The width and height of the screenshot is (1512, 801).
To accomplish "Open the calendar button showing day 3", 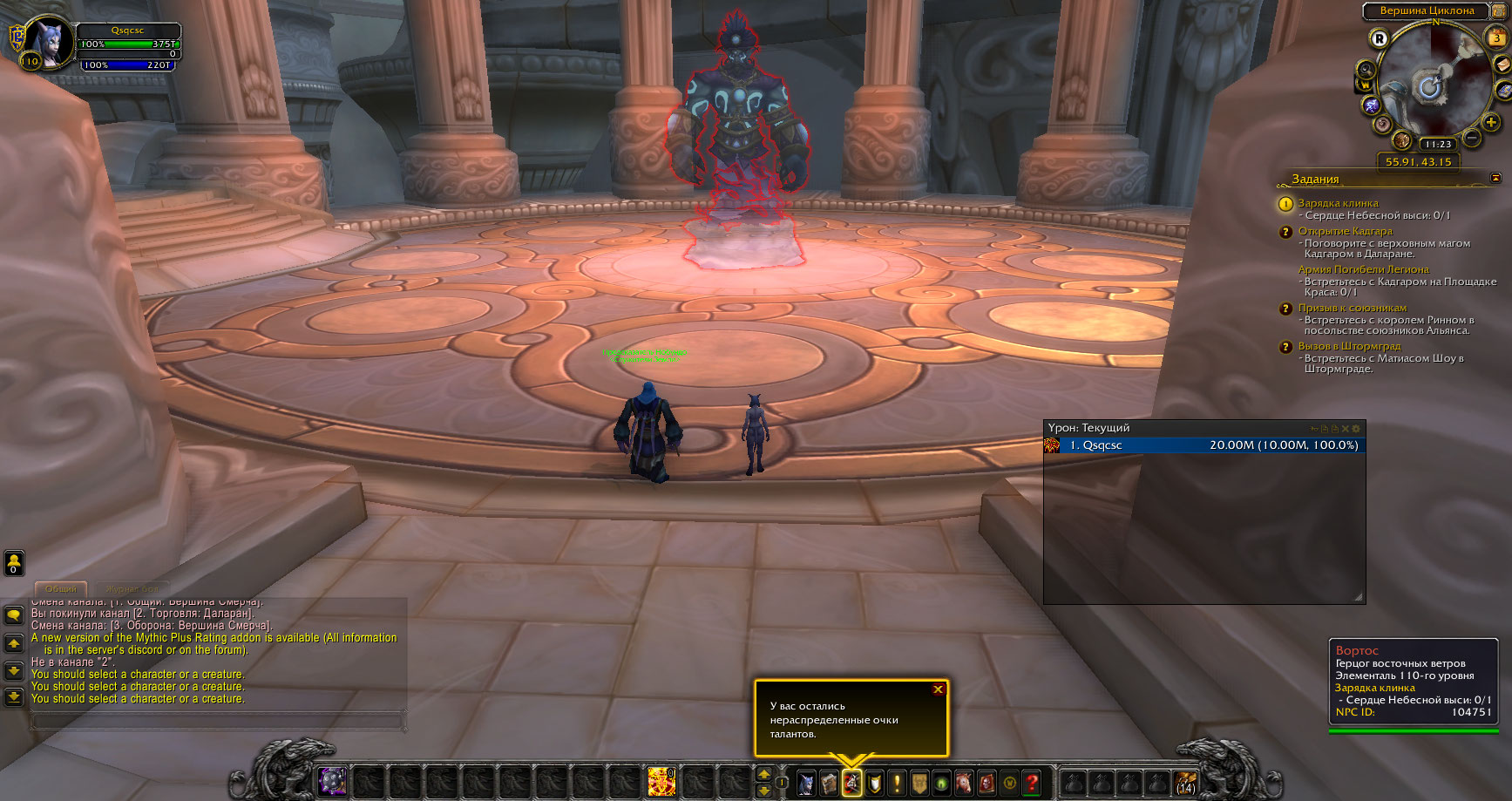I will tap(1496, 38).
